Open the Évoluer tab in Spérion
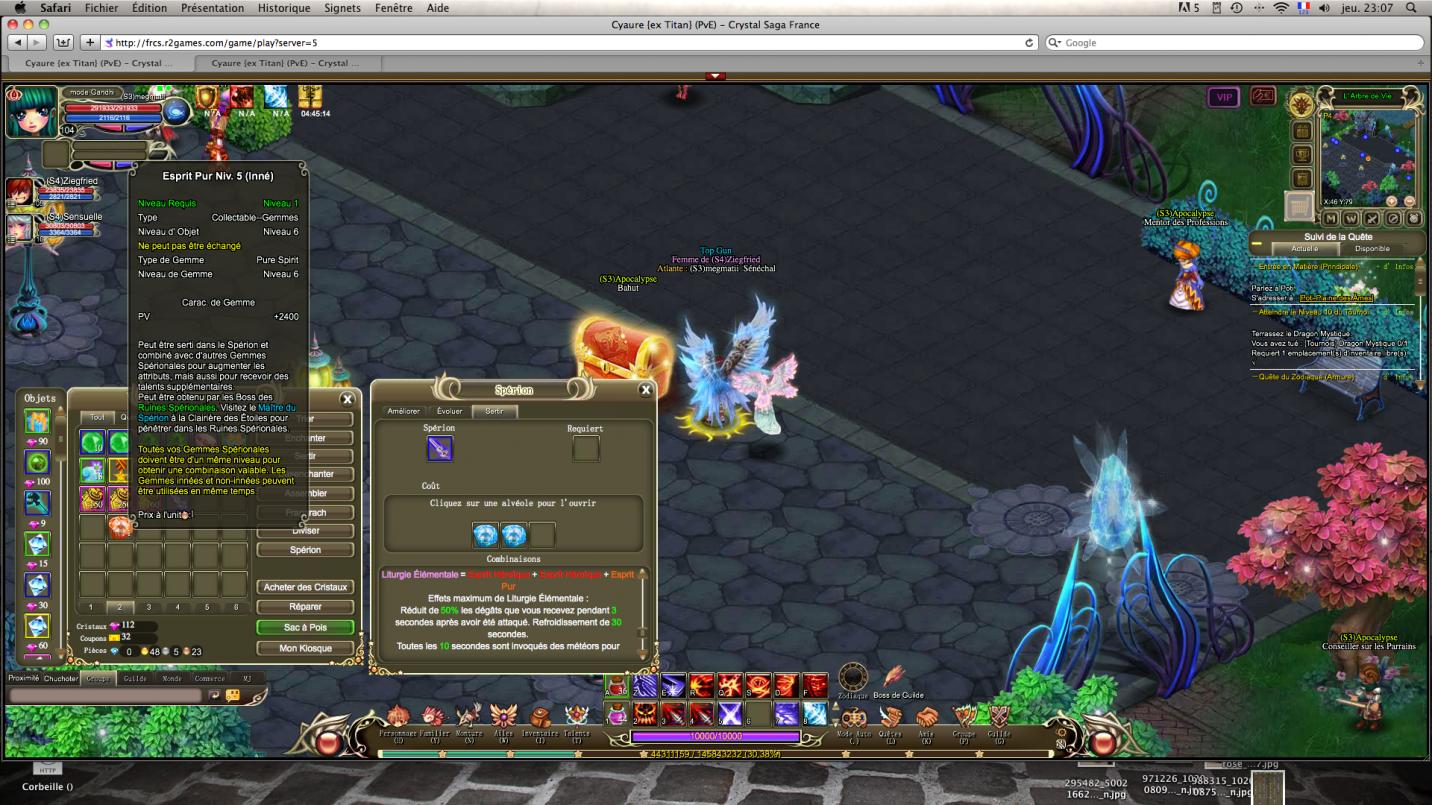1432x805 pixels. point(450,411)
